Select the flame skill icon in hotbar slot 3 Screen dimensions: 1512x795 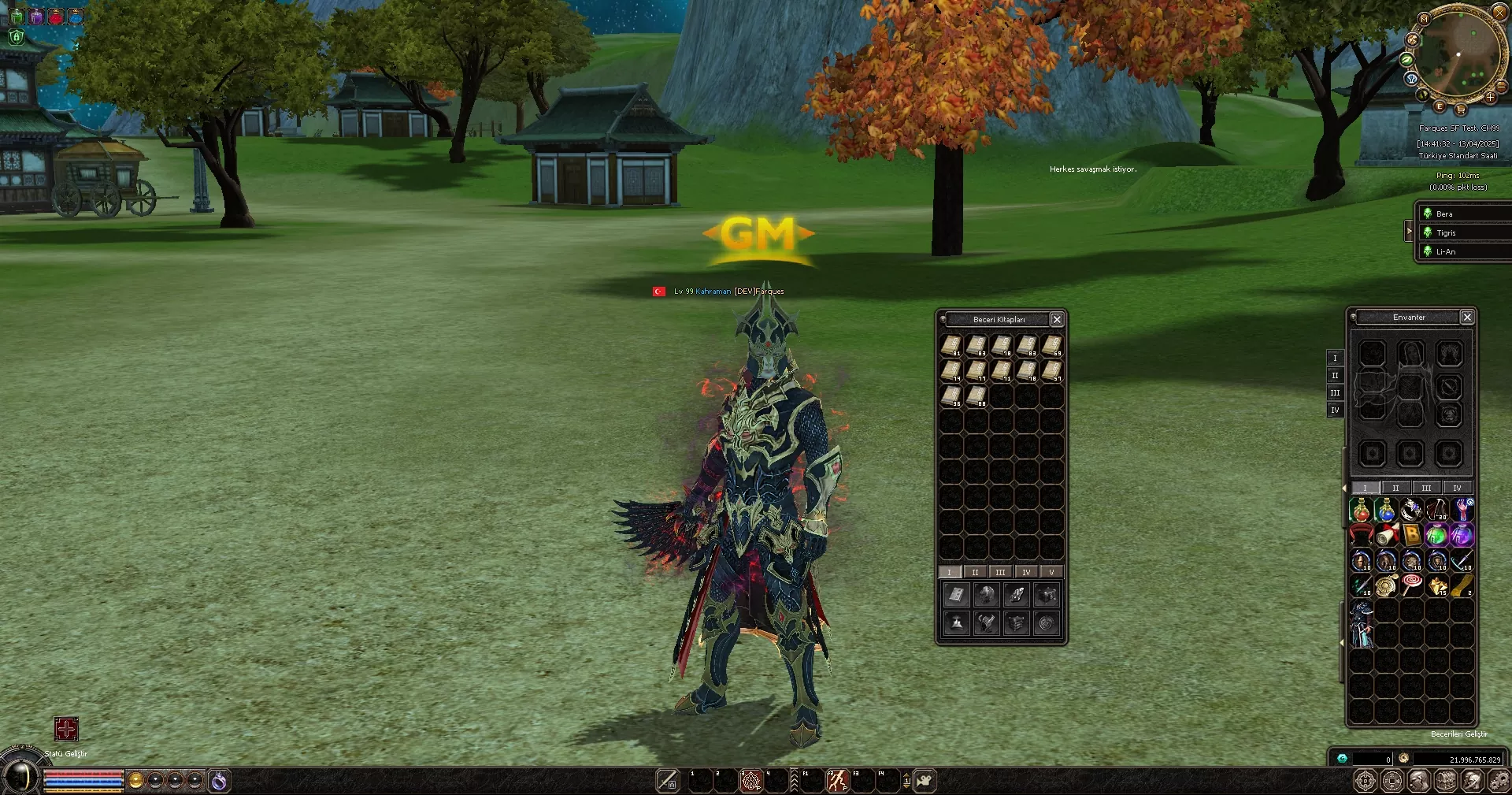(x=750, y=781)
